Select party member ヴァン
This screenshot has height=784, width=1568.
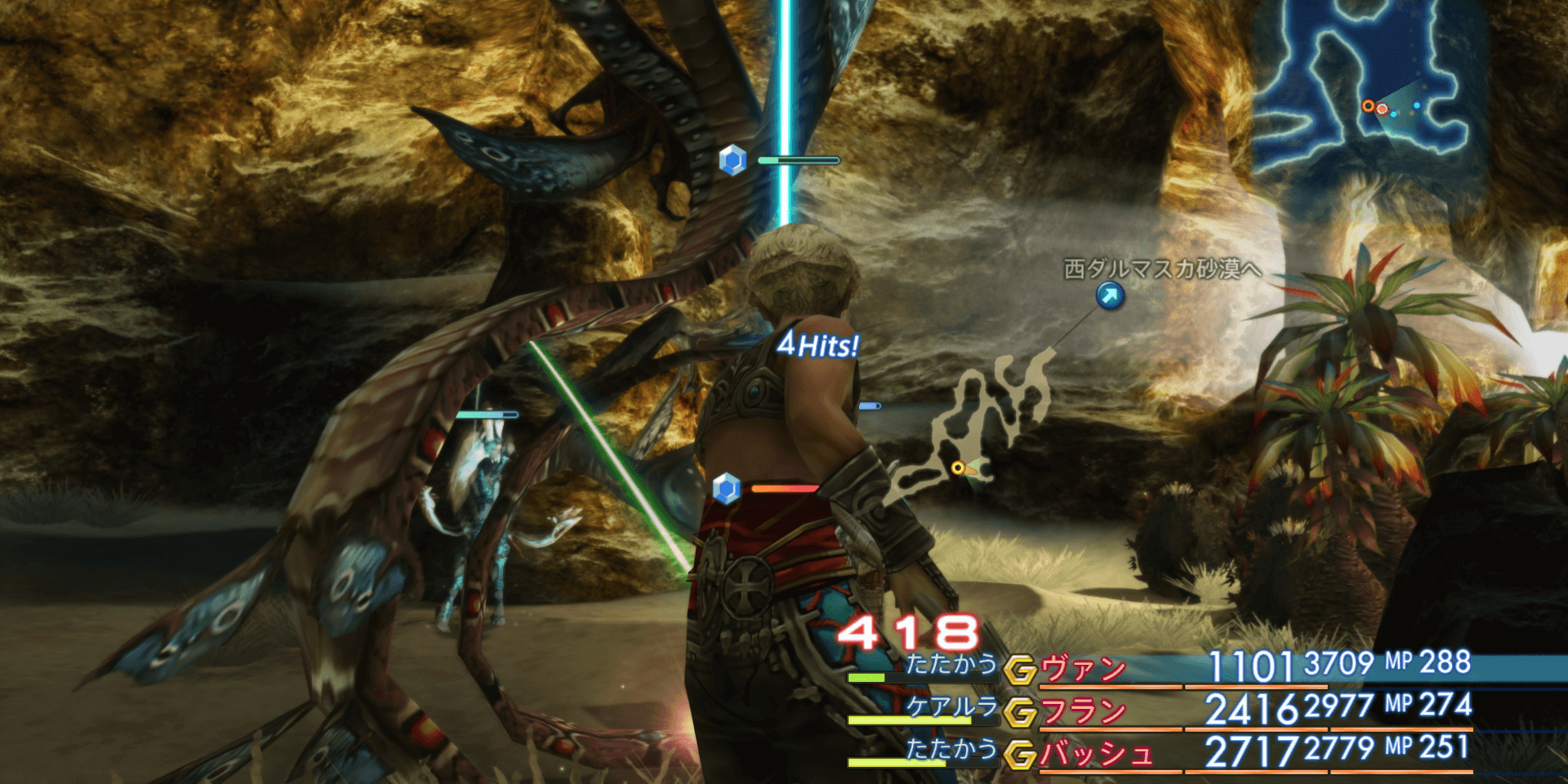point(1083,670)
